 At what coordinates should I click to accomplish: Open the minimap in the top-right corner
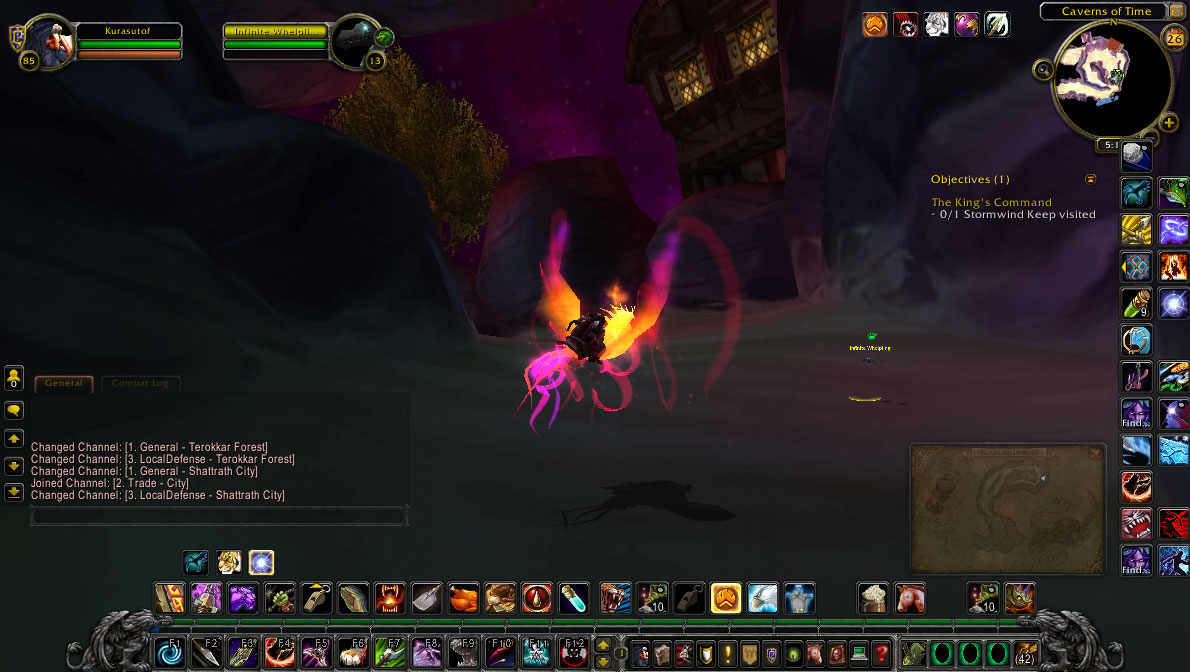point(1112,78)
